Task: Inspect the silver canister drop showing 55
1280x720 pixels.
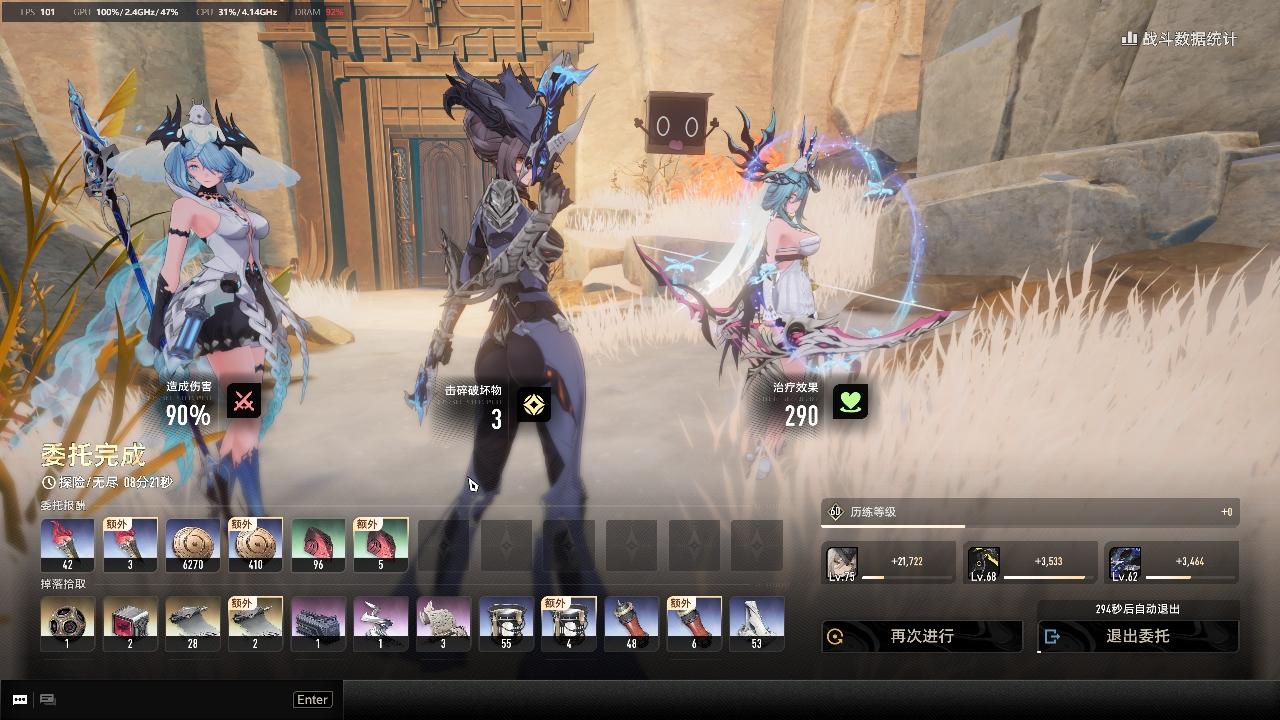Action: pos(506,624)
